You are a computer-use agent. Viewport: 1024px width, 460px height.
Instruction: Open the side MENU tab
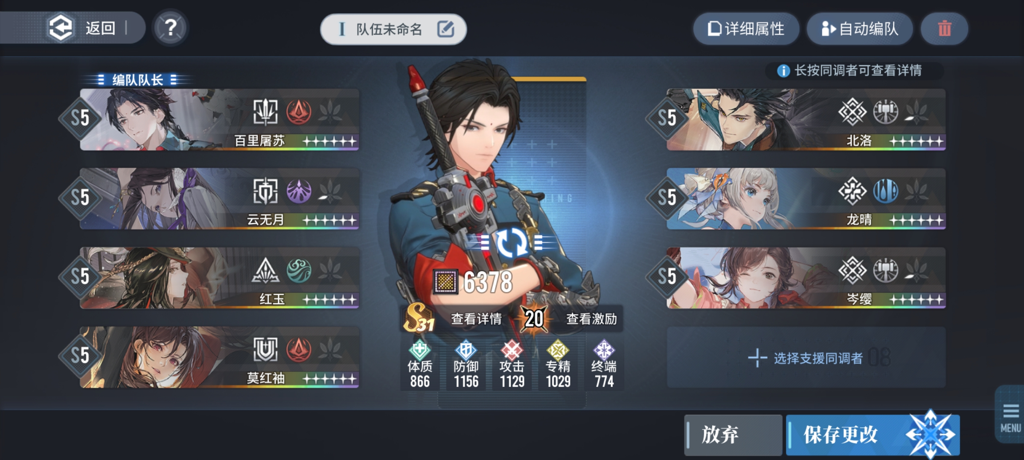1010,415
